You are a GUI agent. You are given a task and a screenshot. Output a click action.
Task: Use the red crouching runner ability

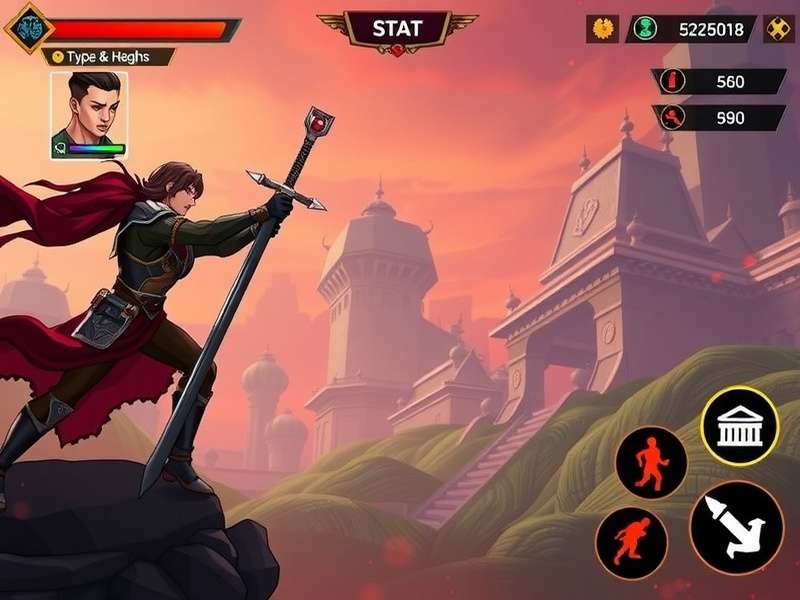[x=631, y=542]
